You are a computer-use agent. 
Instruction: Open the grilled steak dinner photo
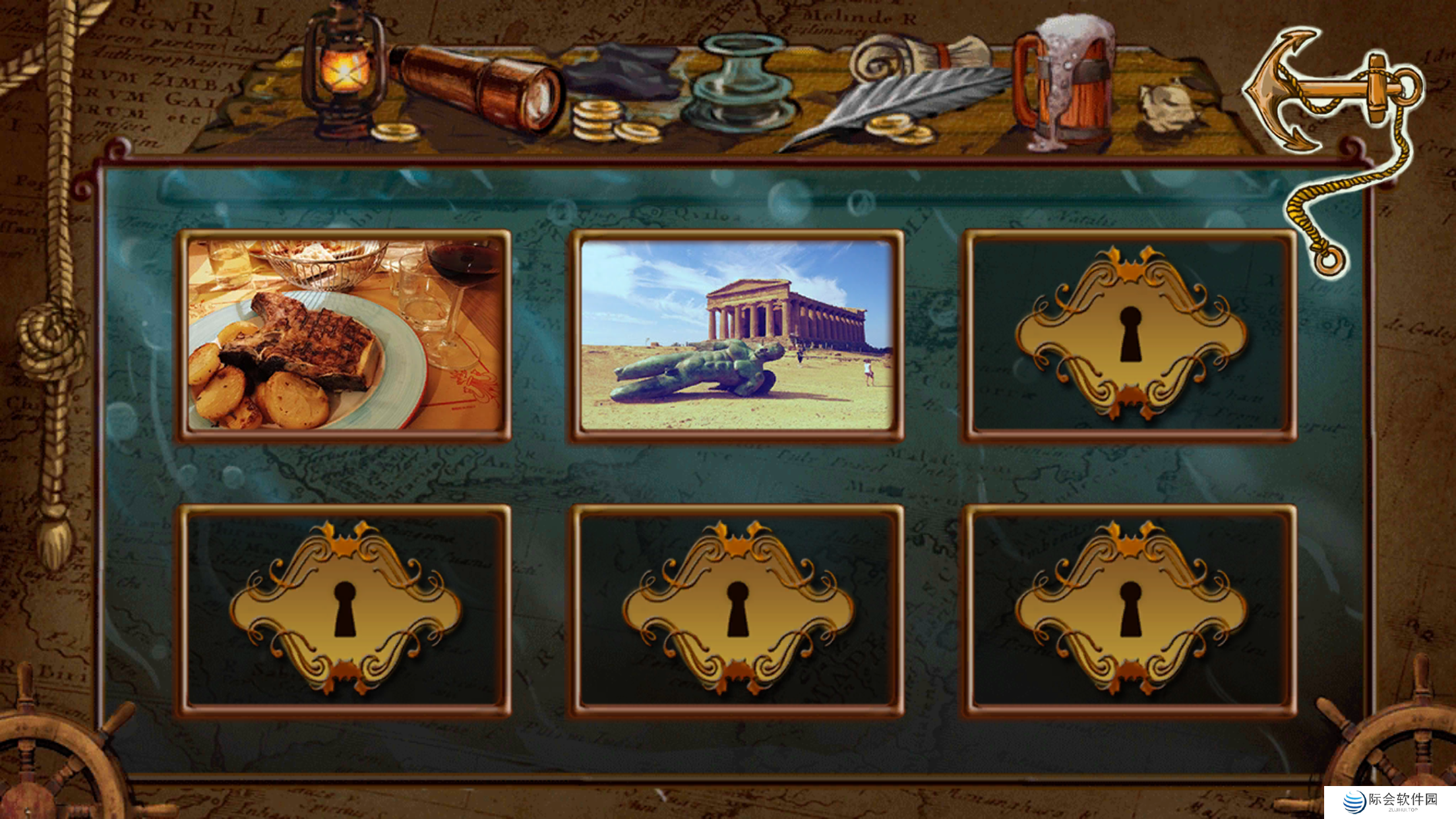pyautogui.click(x=344, y=335)
